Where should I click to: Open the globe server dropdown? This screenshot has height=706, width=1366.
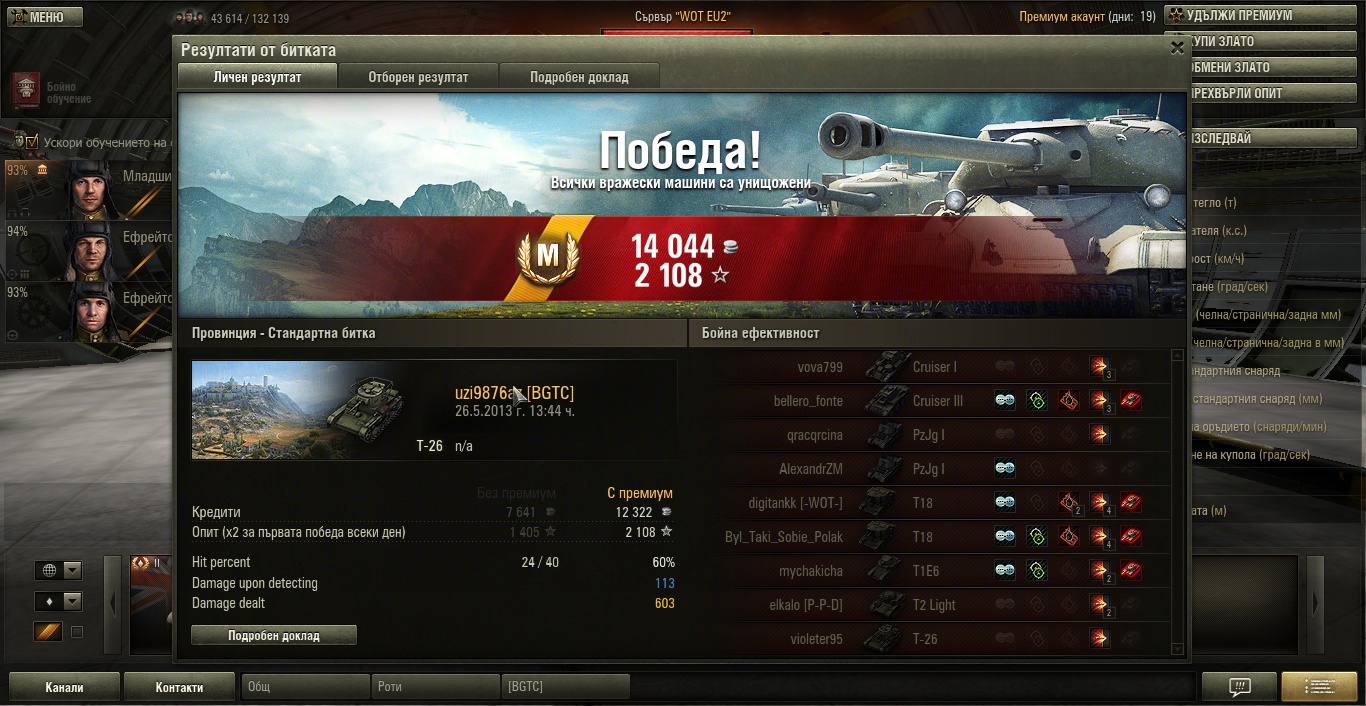[x=59, y=570]
